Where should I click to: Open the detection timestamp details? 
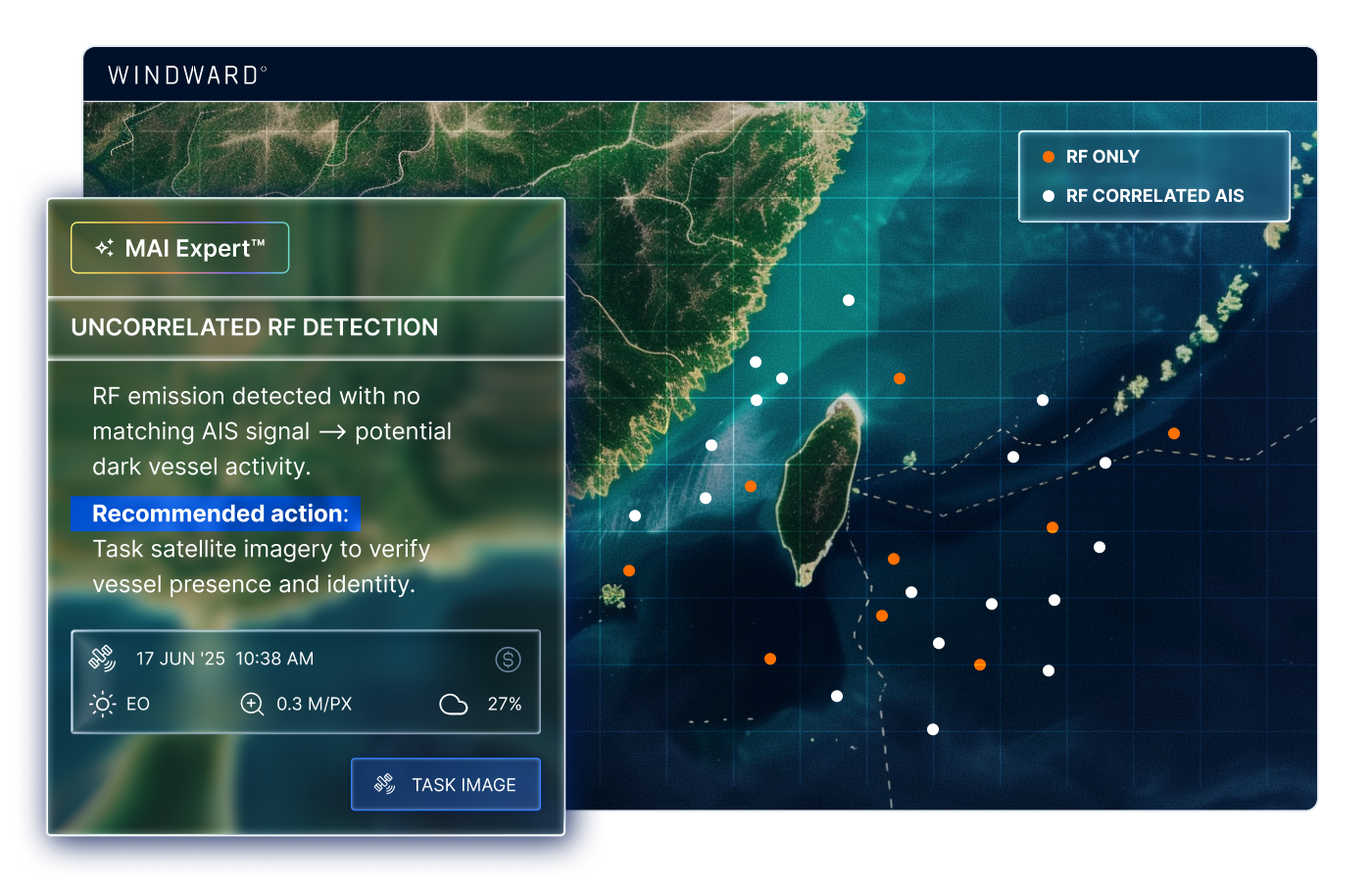224,659
